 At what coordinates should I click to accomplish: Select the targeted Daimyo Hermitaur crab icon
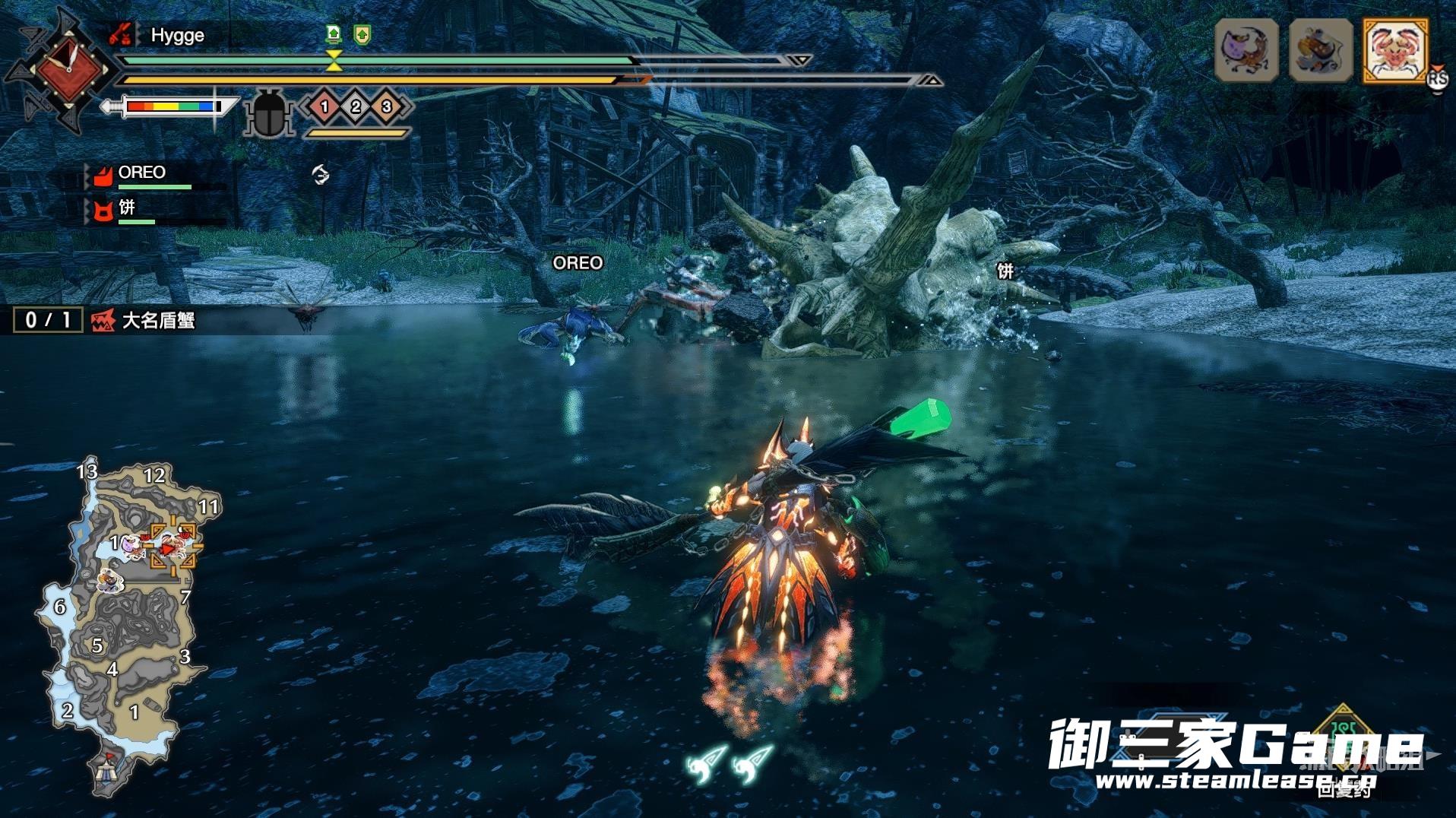click(x=1397, y=51)
